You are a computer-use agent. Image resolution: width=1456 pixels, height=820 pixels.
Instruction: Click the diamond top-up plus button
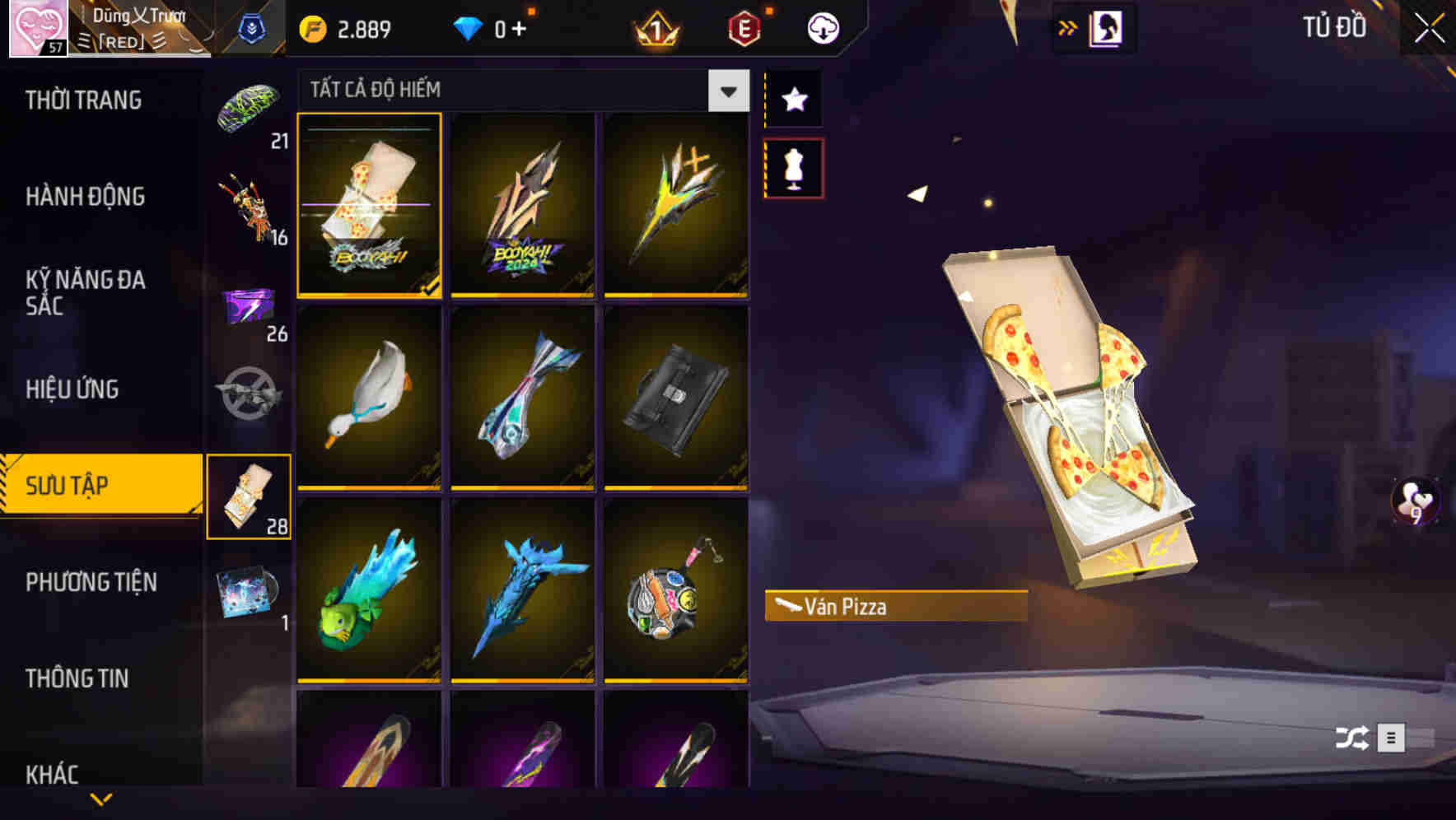point(519,27)
